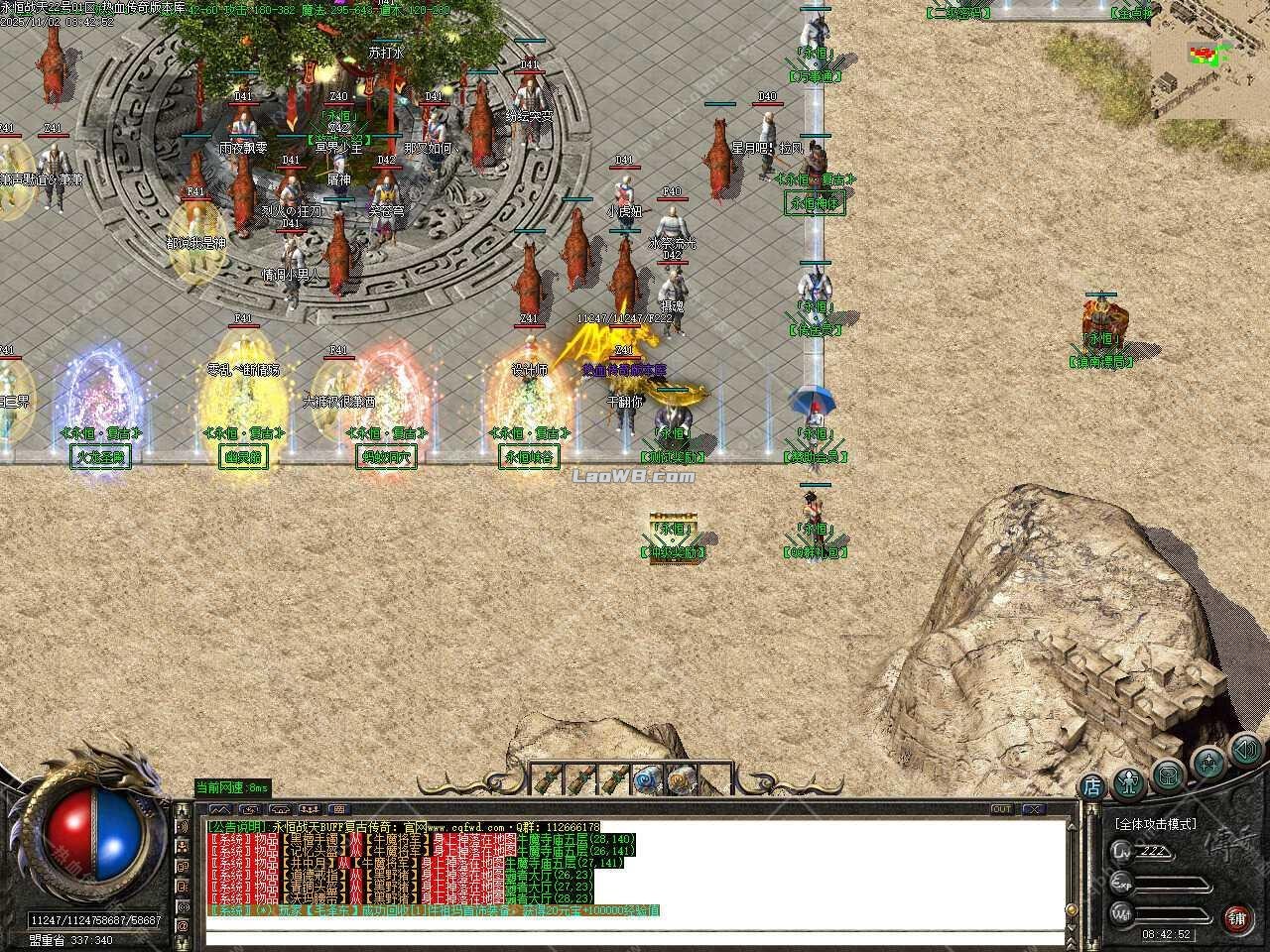1270x952 pixels.
Task: Click the speaker icon in the chat sidebar
Action: click(x=183, y=826)
